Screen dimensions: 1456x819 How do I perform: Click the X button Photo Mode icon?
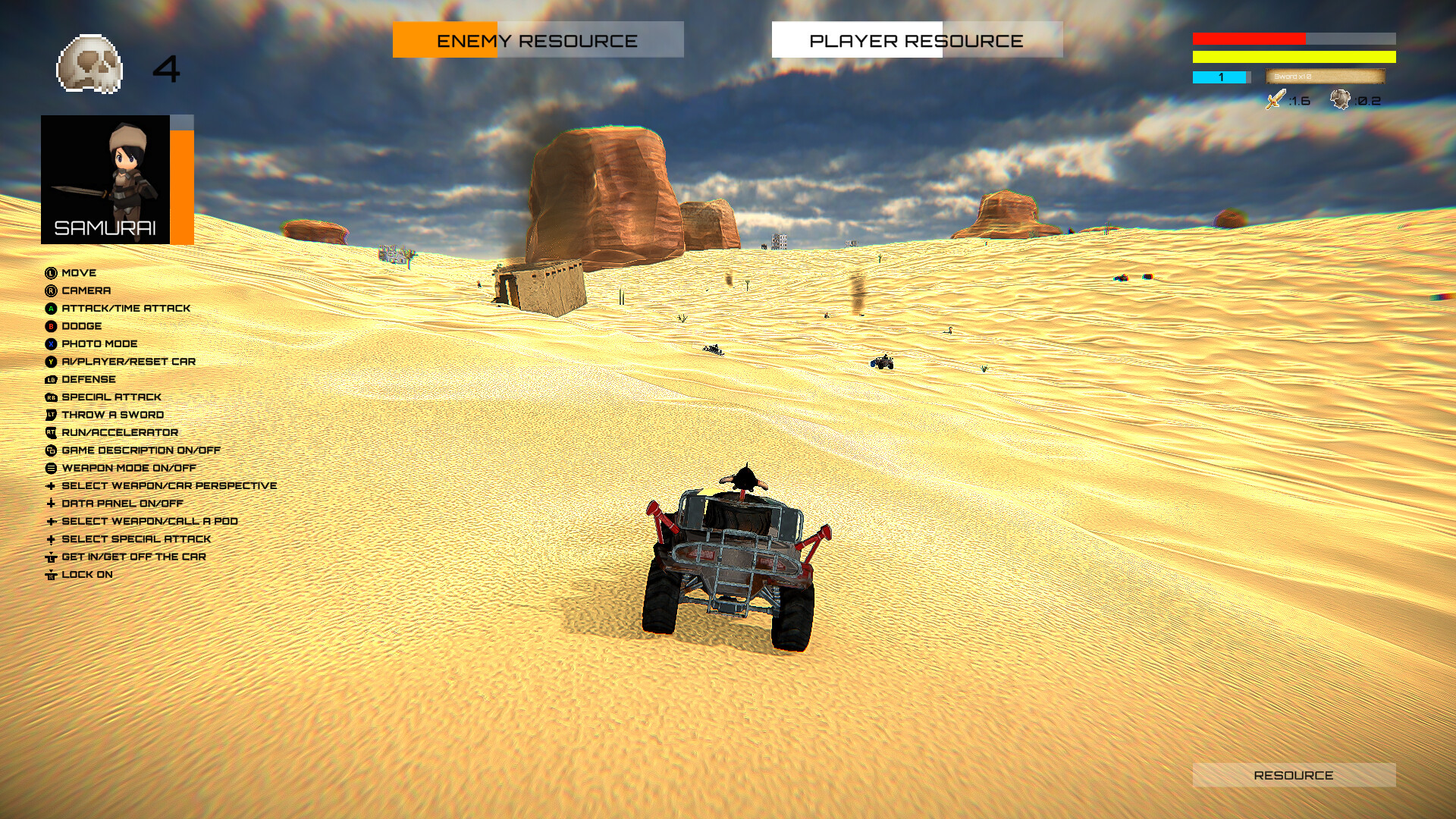coord(50,344)
